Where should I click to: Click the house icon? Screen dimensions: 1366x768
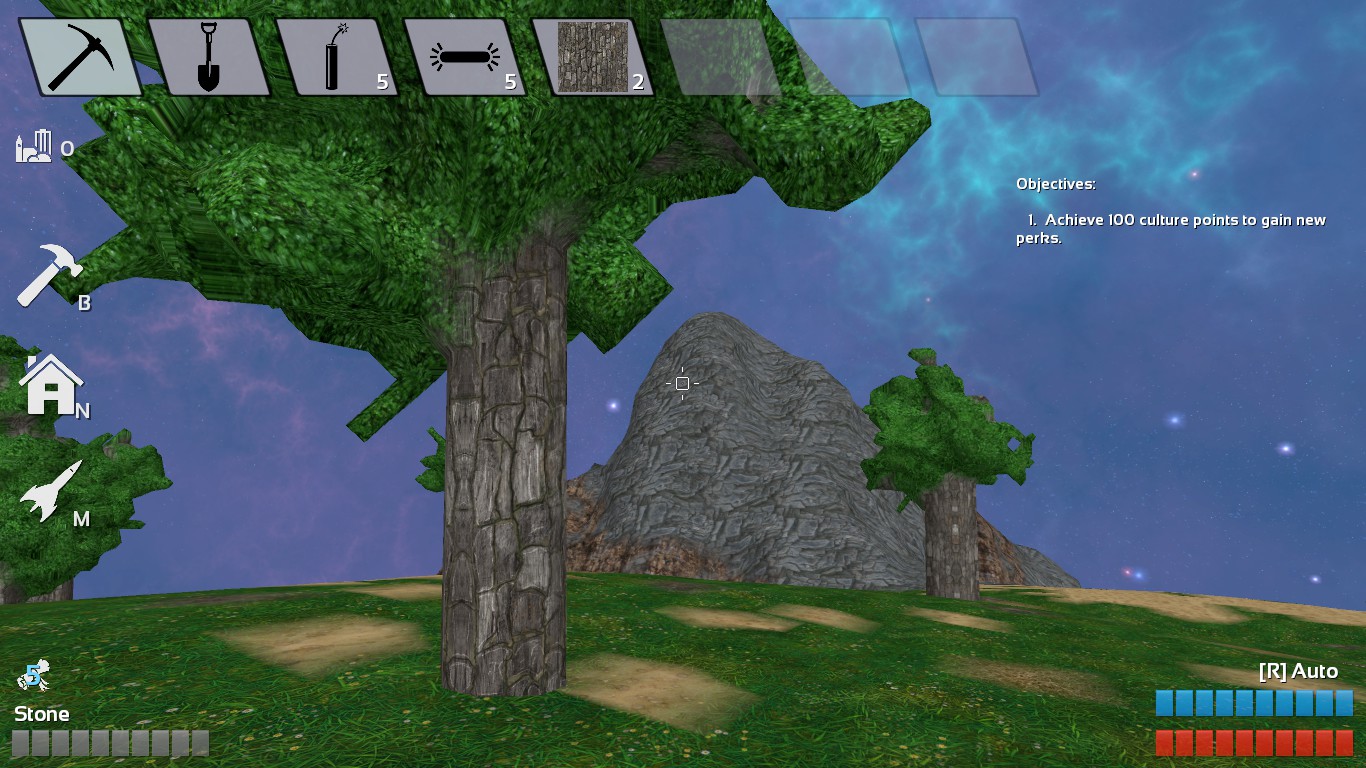point(51,384)
